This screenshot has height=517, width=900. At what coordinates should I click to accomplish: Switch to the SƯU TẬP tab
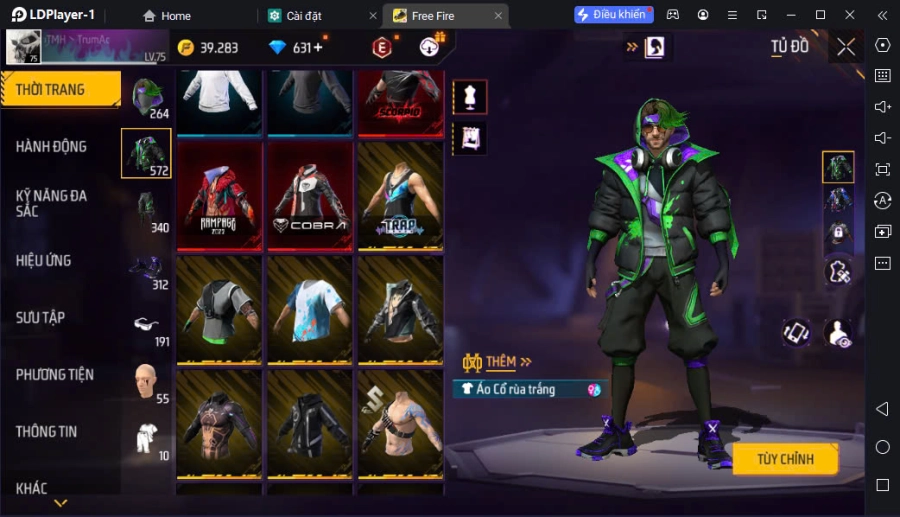click(41, 318)
